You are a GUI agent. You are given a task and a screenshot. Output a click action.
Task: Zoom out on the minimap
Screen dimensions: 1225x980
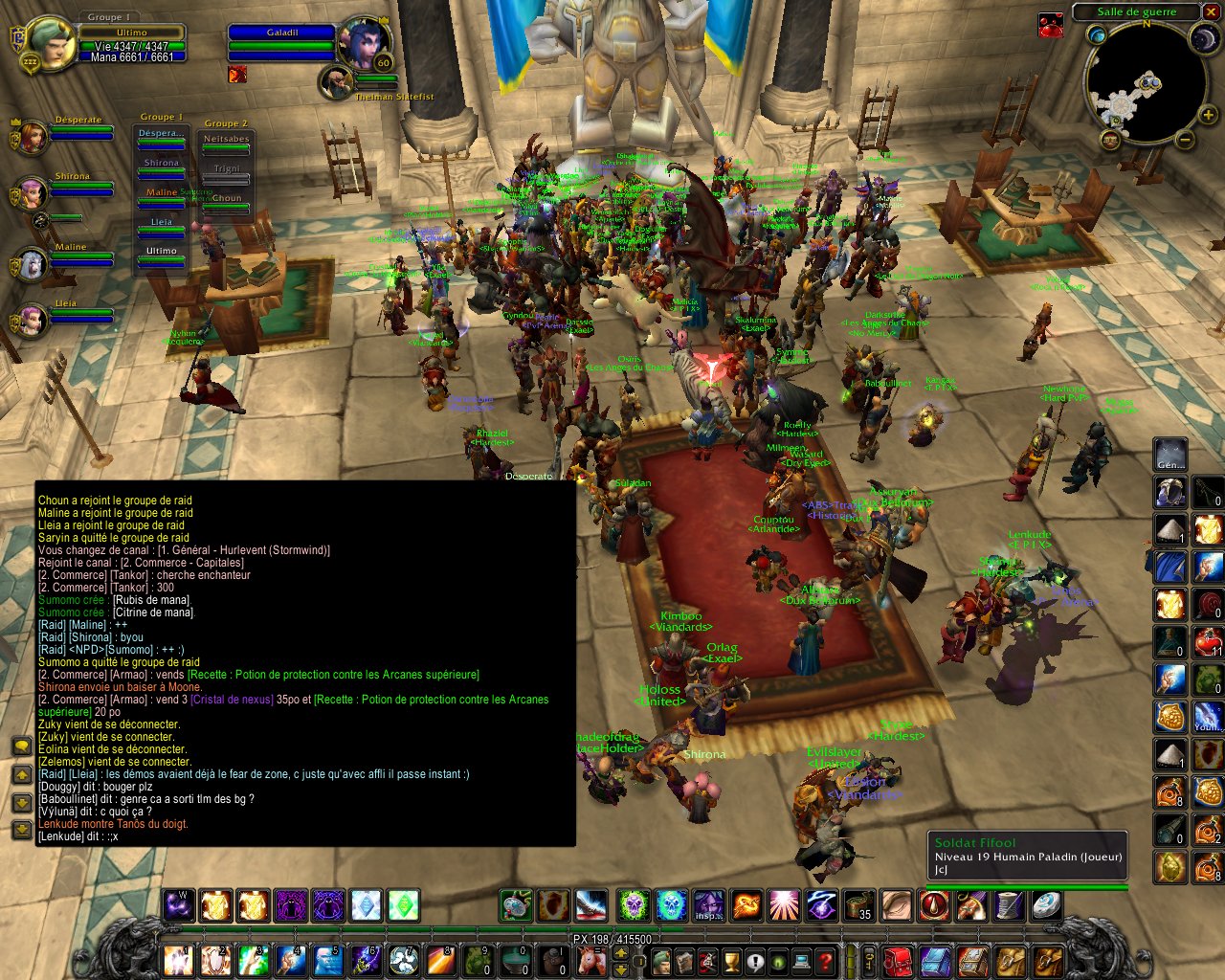tap(1184, 140)
